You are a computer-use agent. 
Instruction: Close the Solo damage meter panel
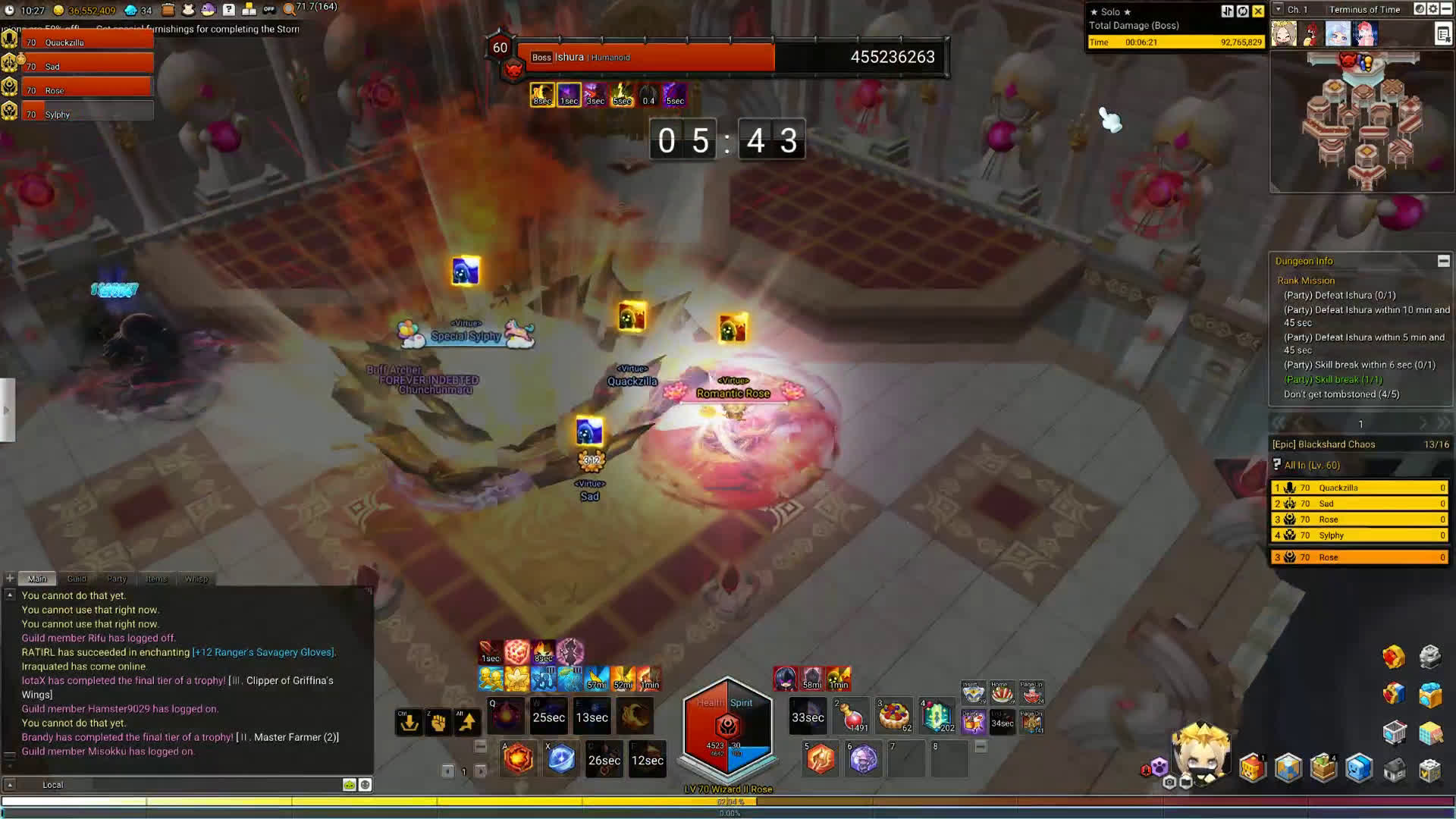pyautogui.click(x=1258, y=11)
